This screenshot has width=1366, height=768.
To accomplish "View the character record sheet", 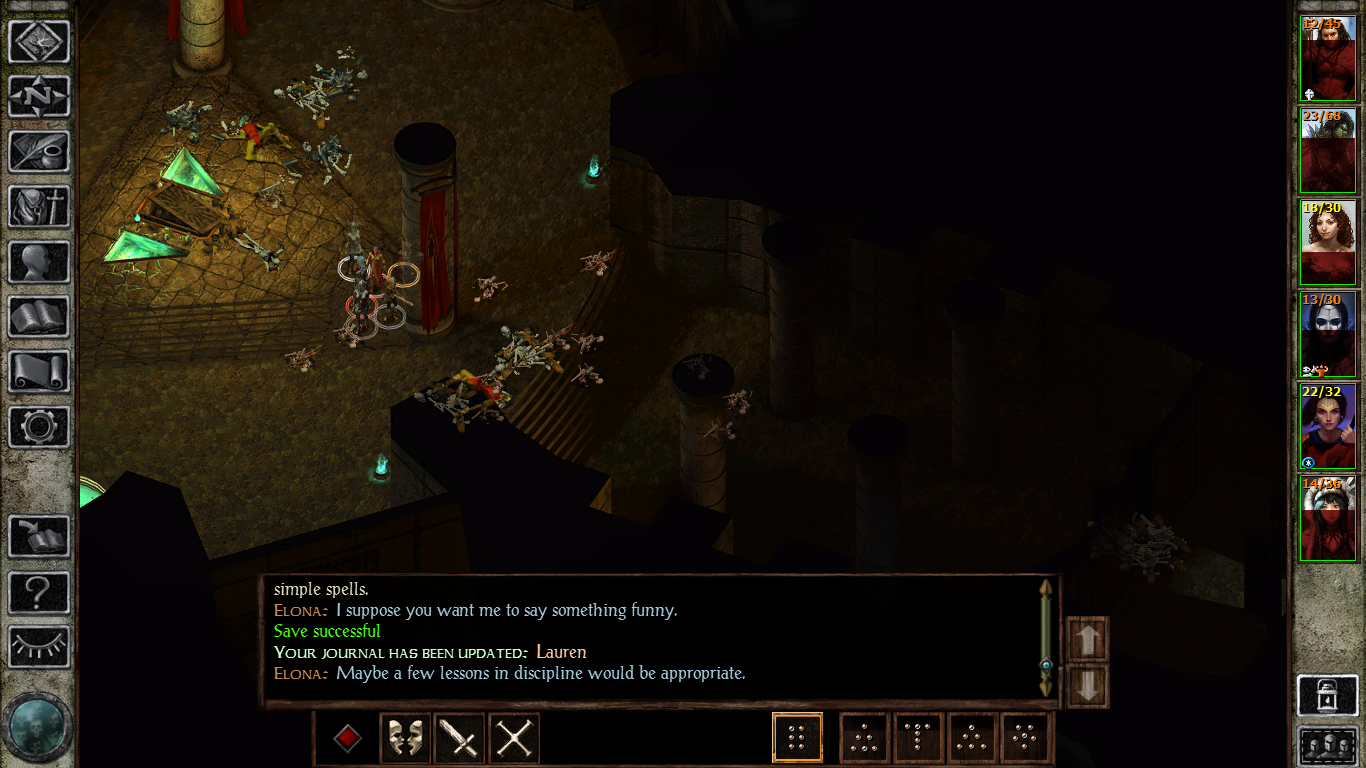I will click(x=40, y=263).
